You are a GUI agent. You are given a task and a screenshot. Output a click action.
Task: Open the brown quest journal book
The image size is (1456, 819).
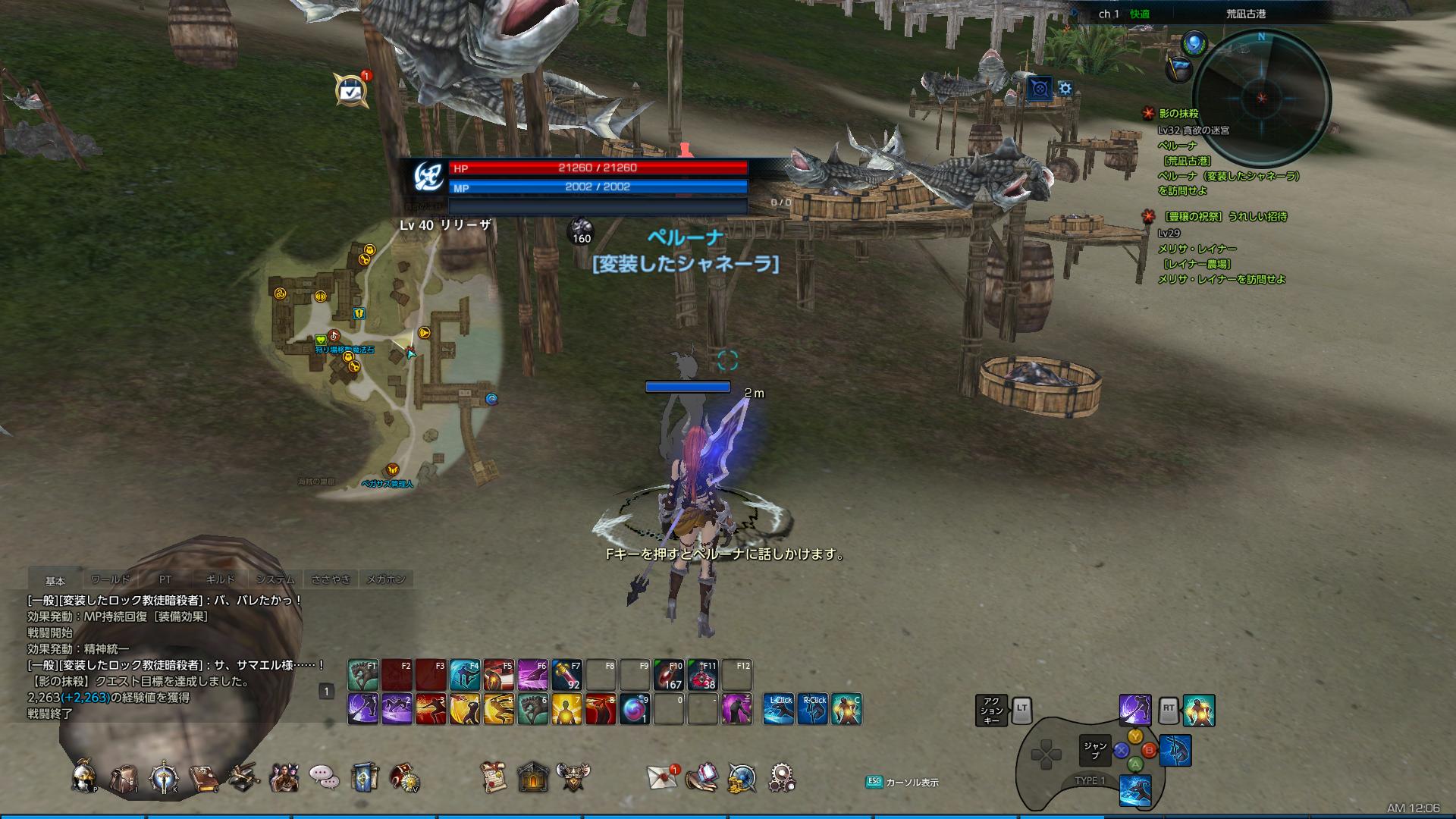click(203, 777)
